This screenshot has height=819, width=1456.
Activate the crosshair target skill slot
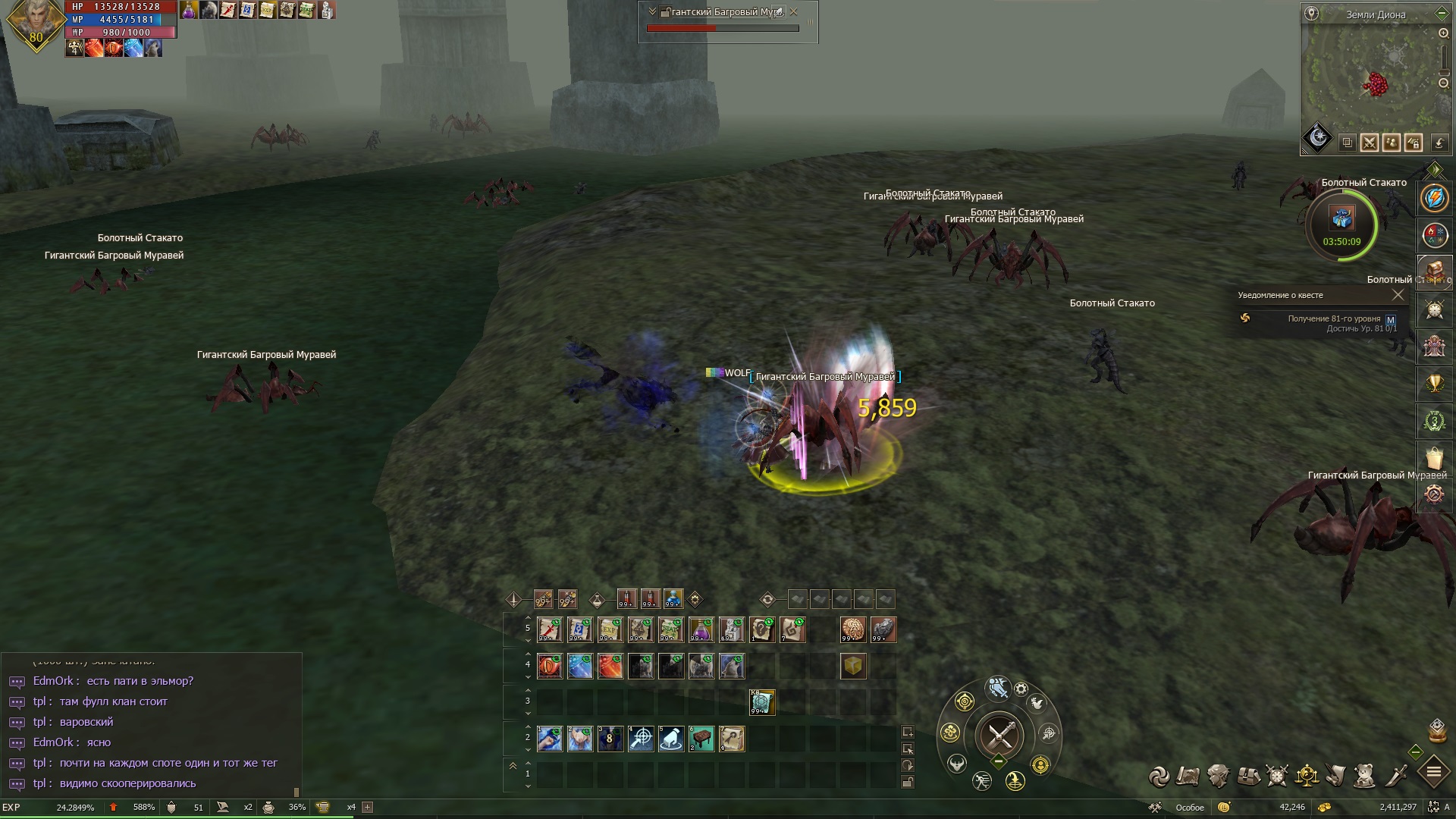641,739
